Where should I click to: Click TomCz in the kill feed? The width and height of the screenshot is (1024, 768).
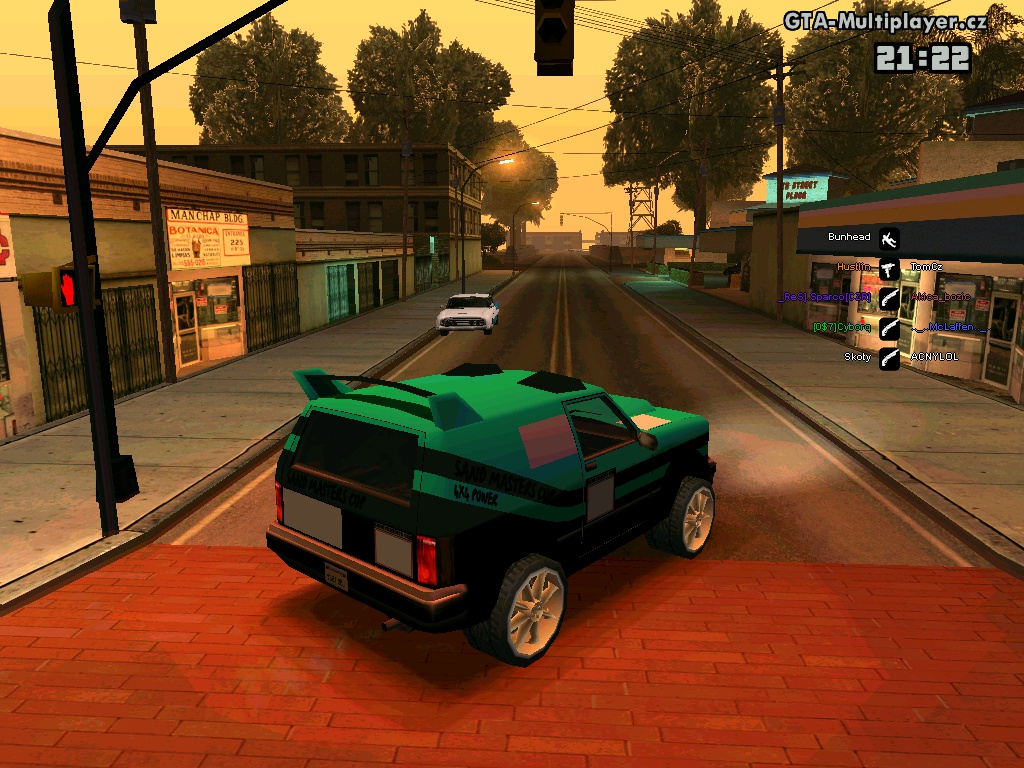point(927,267)
